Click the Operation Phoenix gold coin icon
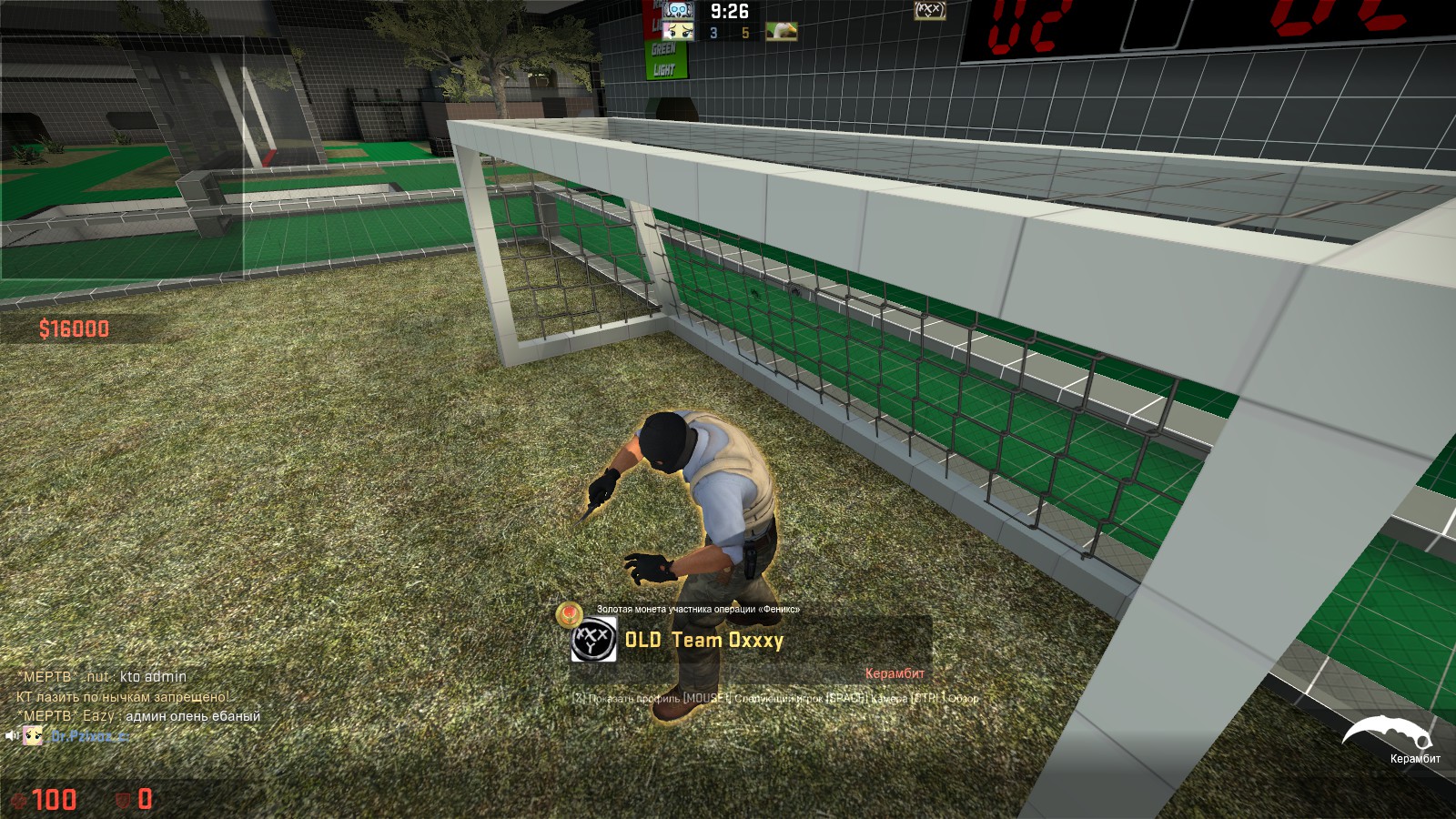The width and height of the screenshot is (1456, 819). (570, 612)
